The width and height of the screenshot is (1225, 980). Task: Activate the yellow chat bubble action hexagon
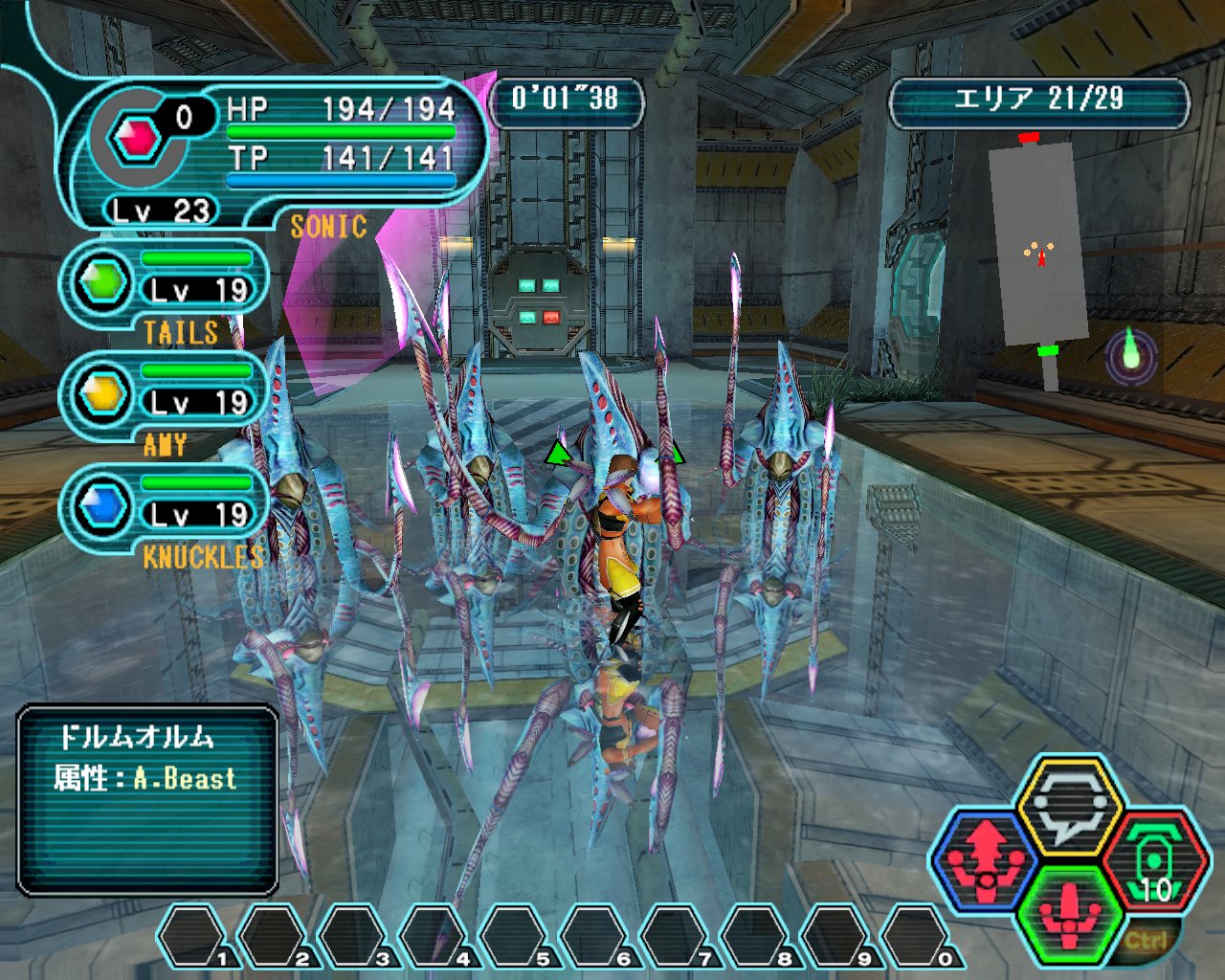tap(1068, 806)
